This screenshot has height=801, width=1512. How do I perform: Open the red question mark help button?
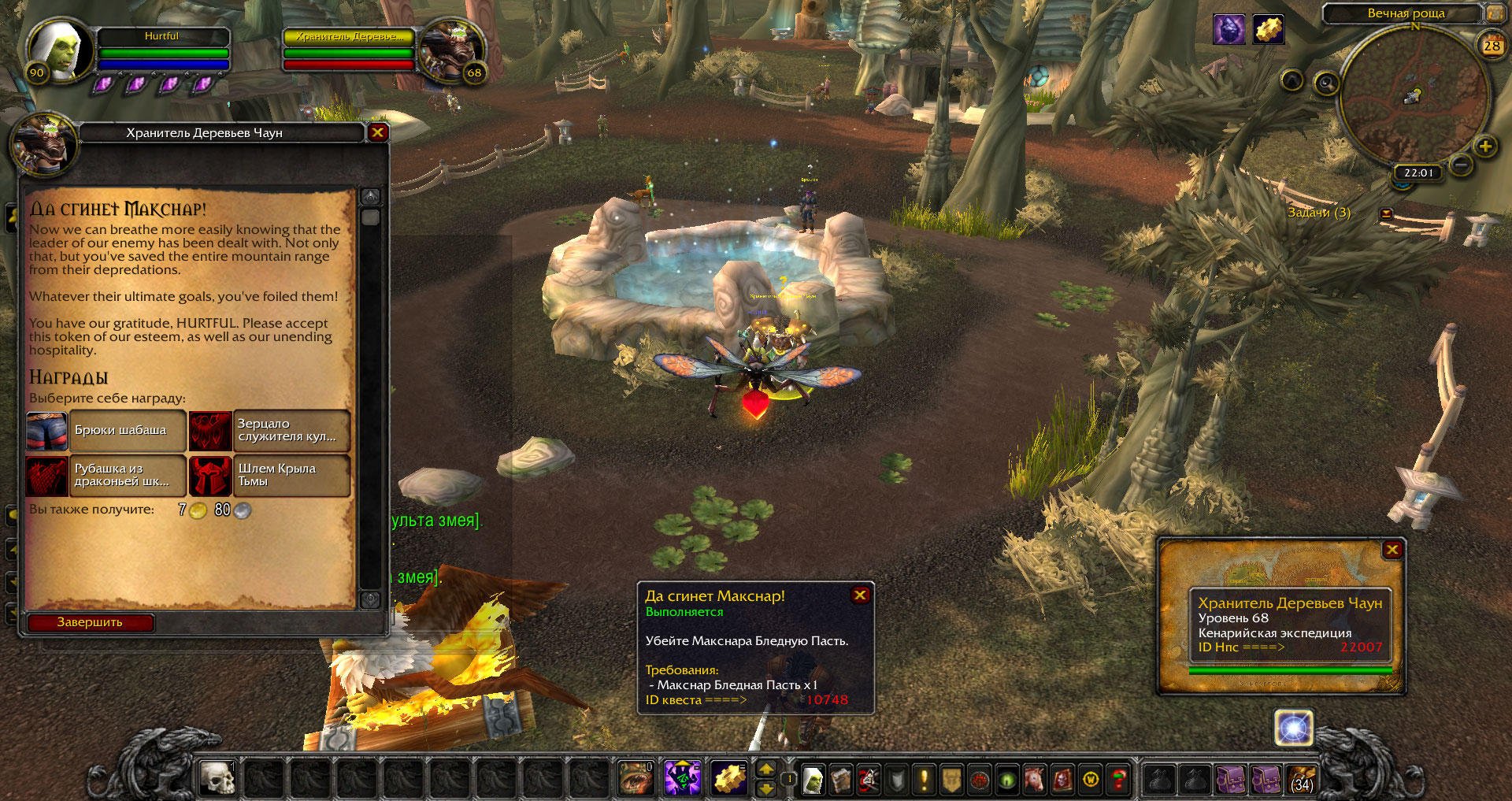pos(1117,780)
